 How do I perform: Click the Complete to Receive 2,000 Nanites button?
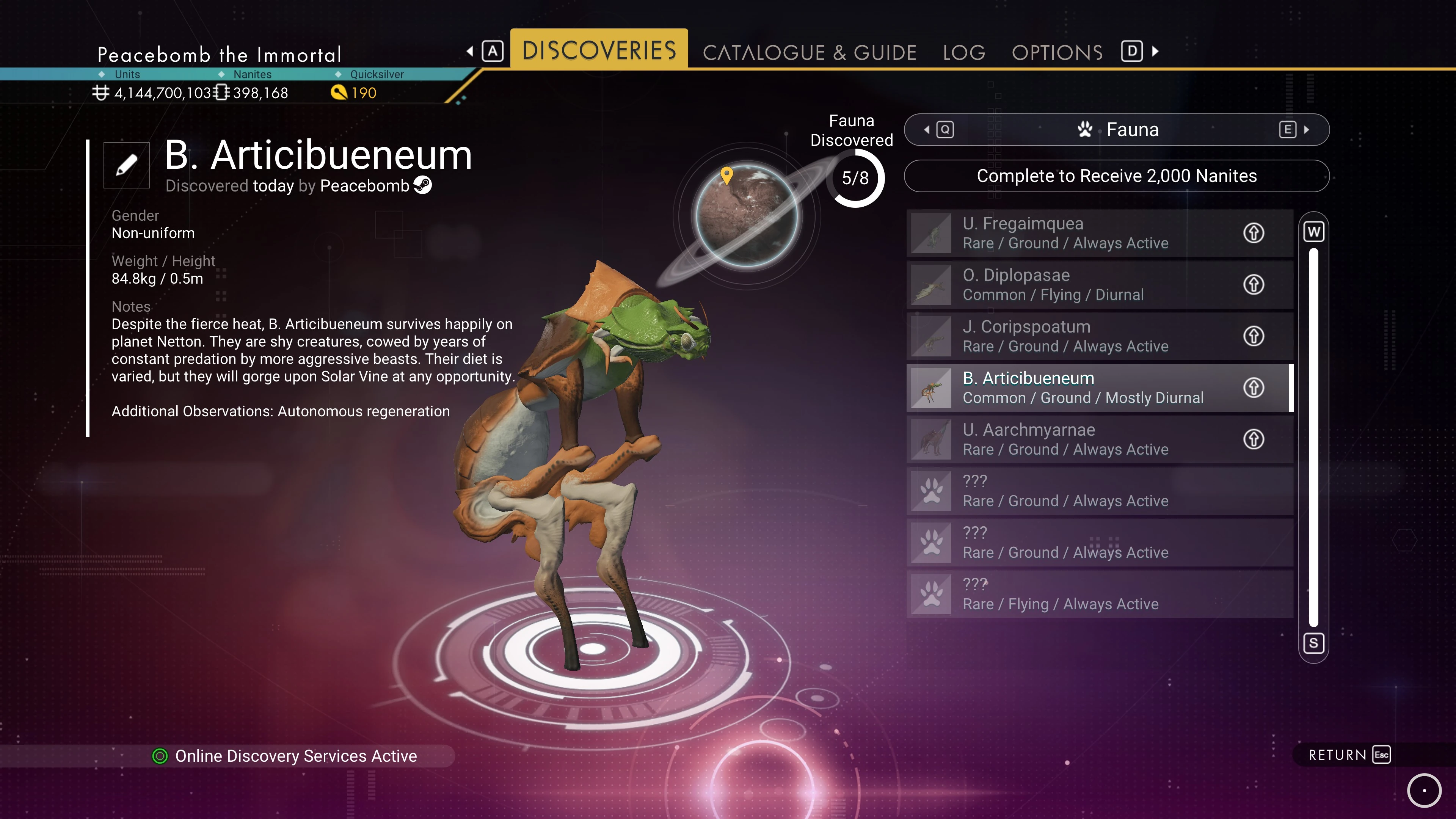tap(1116, 176)
